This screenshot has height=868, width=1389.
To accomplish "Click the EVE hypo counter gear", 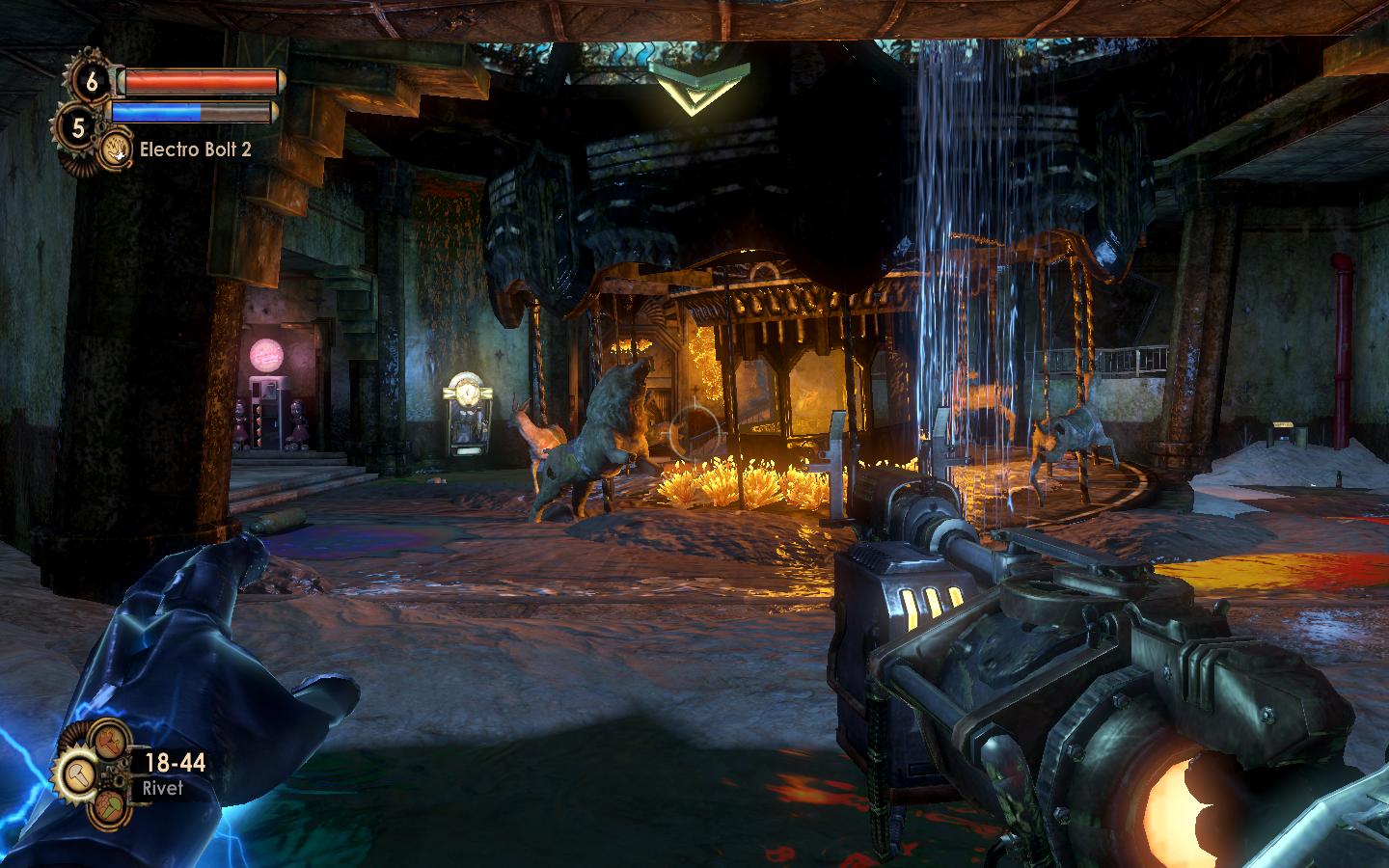I will (79, 124).
